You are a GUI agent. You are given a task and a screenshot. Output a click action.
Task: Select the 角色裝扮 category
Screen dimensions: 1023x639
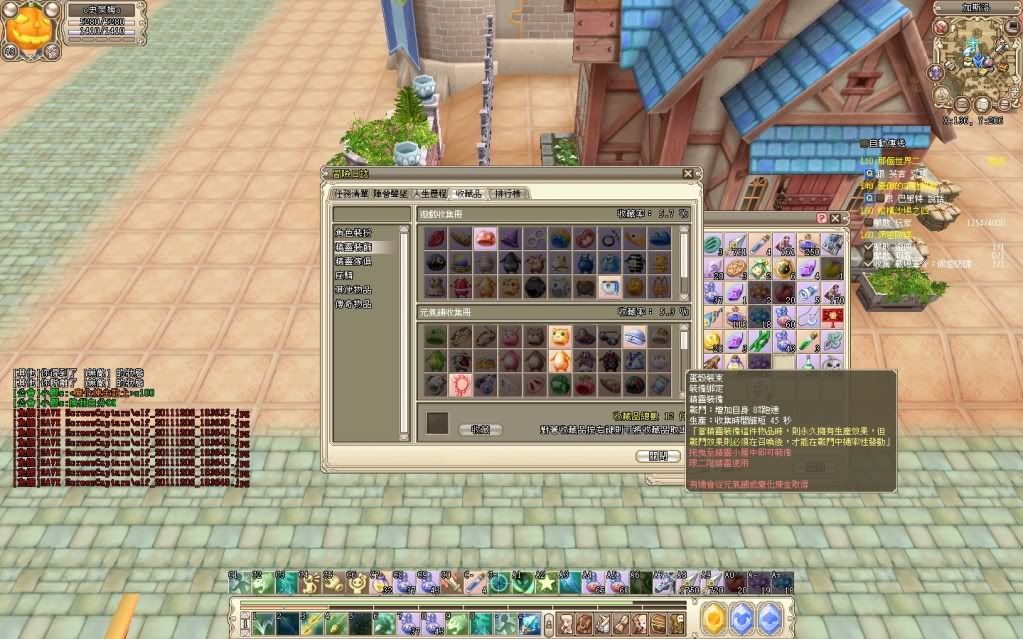click(353, 232)
